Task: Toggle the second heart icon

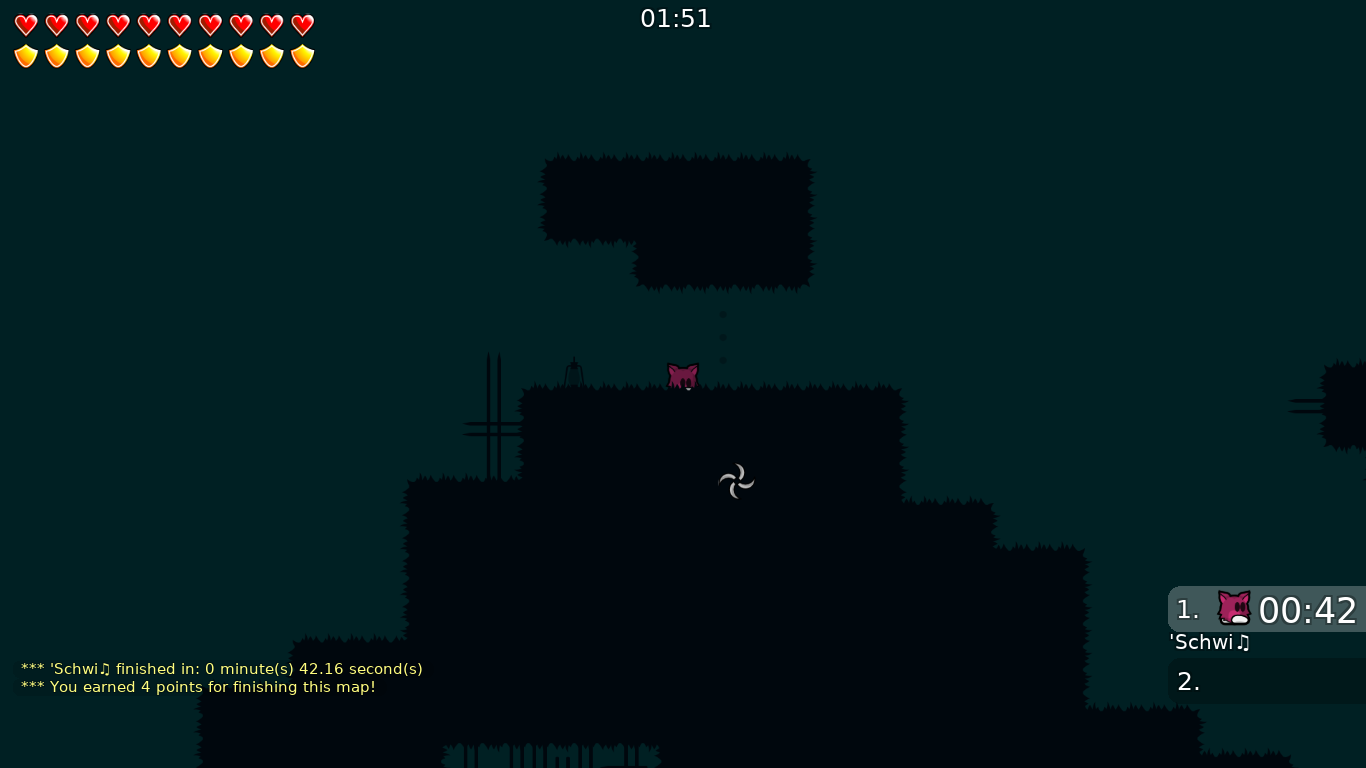Action: pyautogui.click(x=57, y=25)
